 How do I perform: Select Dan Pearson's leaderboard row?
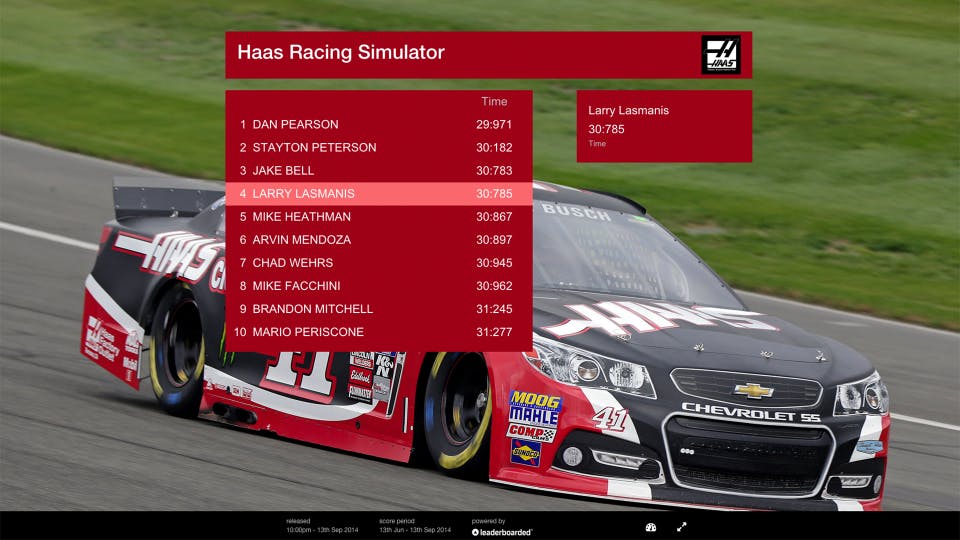click(378, 125)
